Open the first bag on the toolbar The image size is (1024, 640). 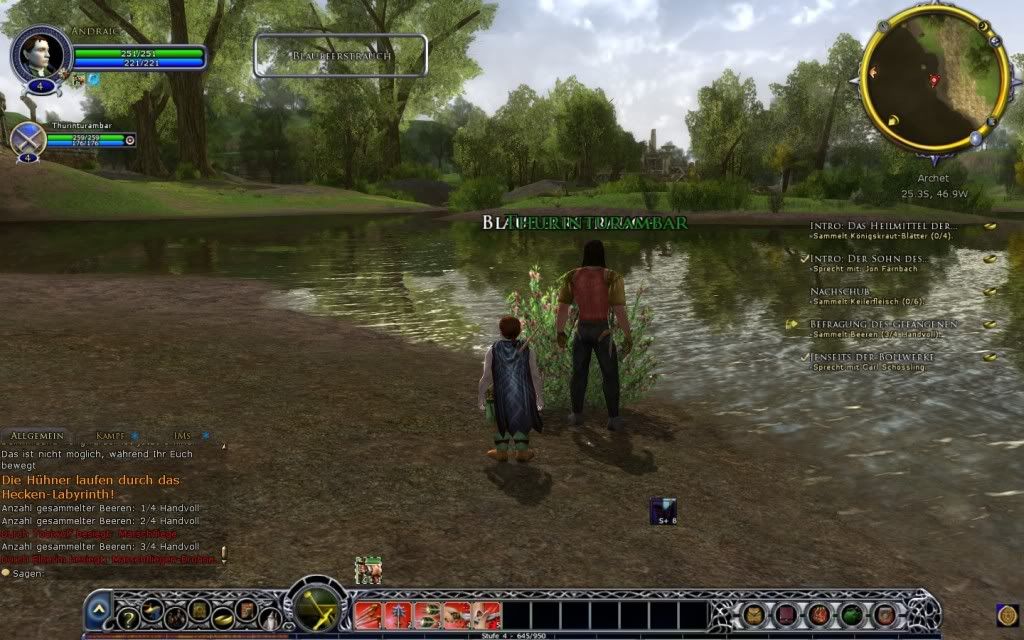coord(754,614)
